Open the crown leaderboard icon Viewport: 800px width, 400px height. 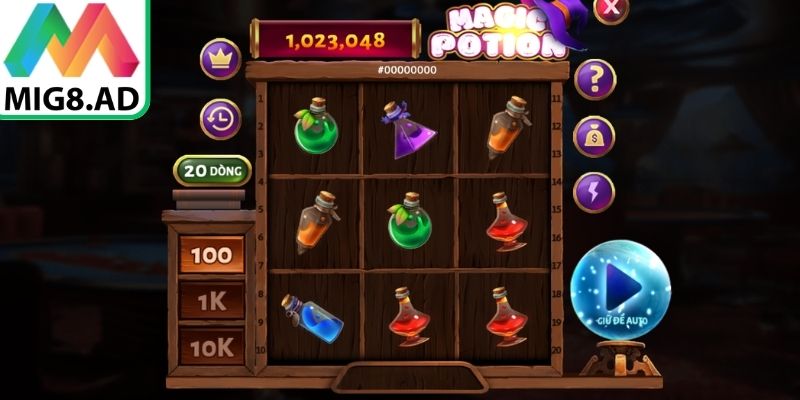(x=219, y=59)
